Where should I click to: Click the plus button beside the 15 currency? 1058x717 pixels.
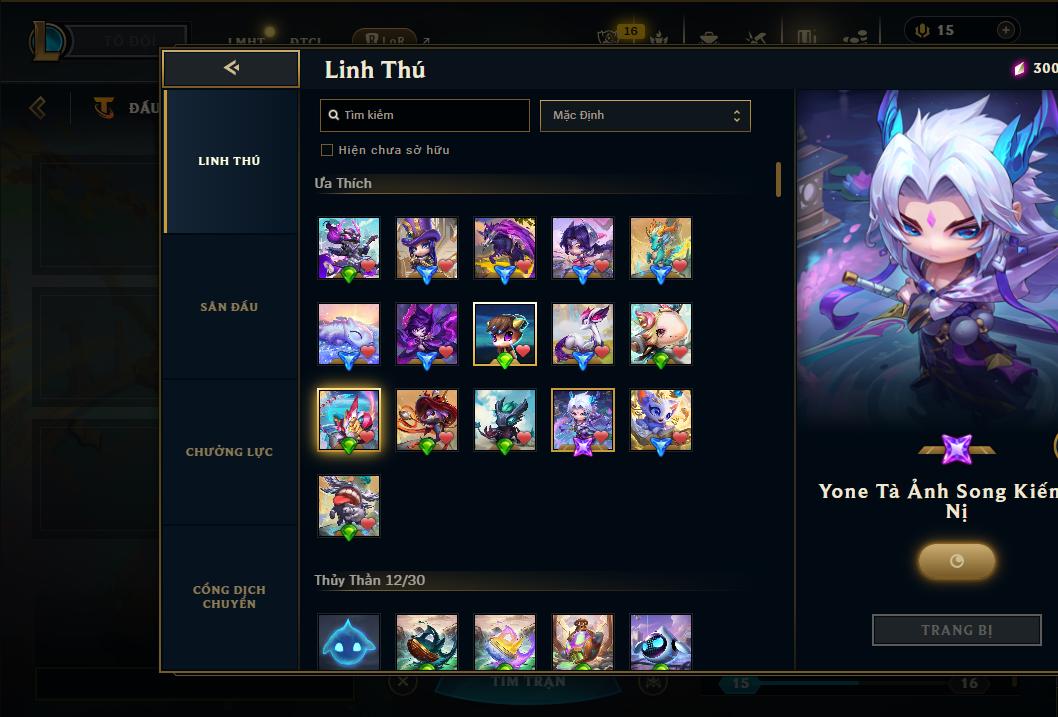click(x=1005, y=30)
